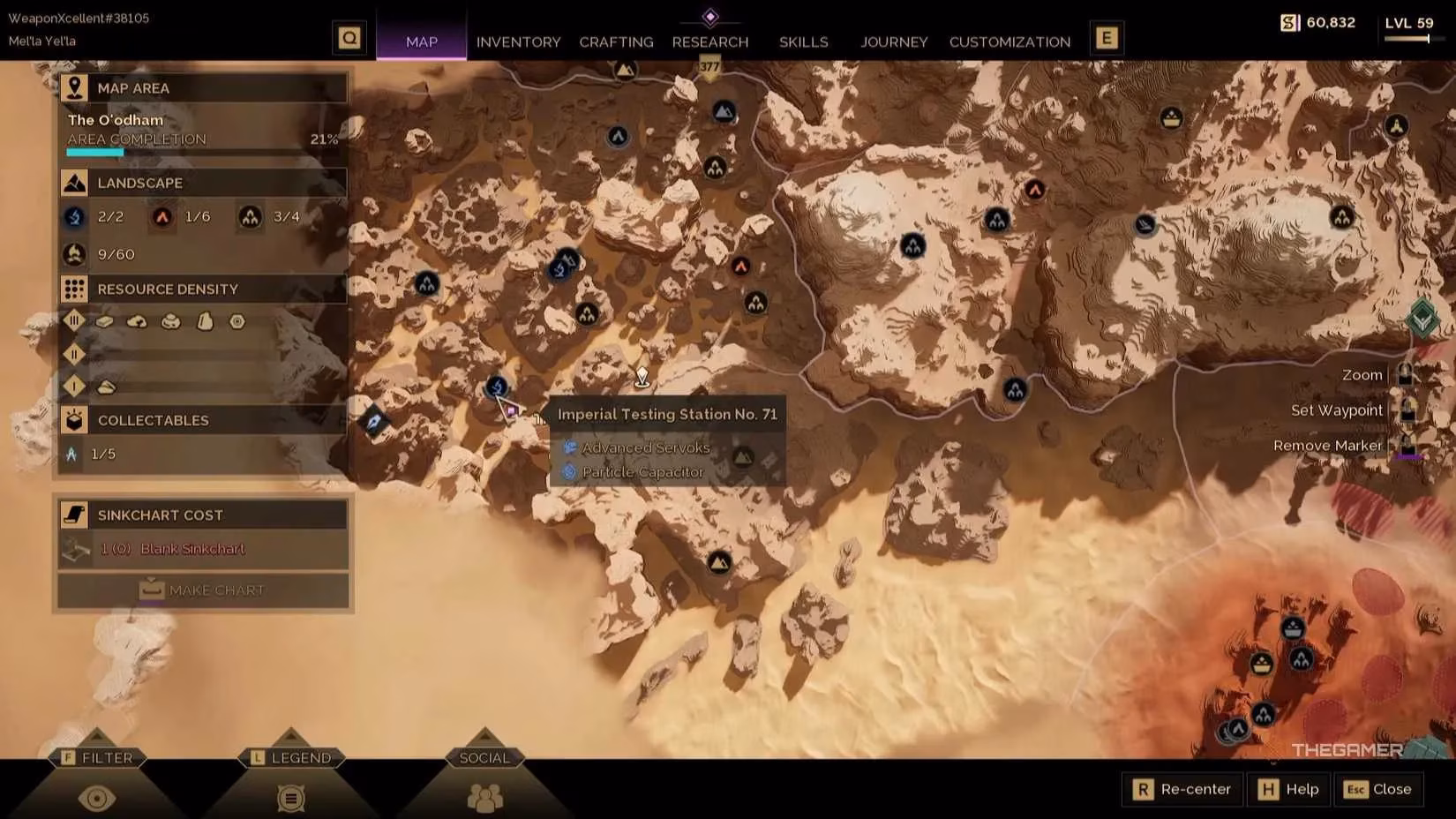Go to the Research tab

[x=709, y=41]
